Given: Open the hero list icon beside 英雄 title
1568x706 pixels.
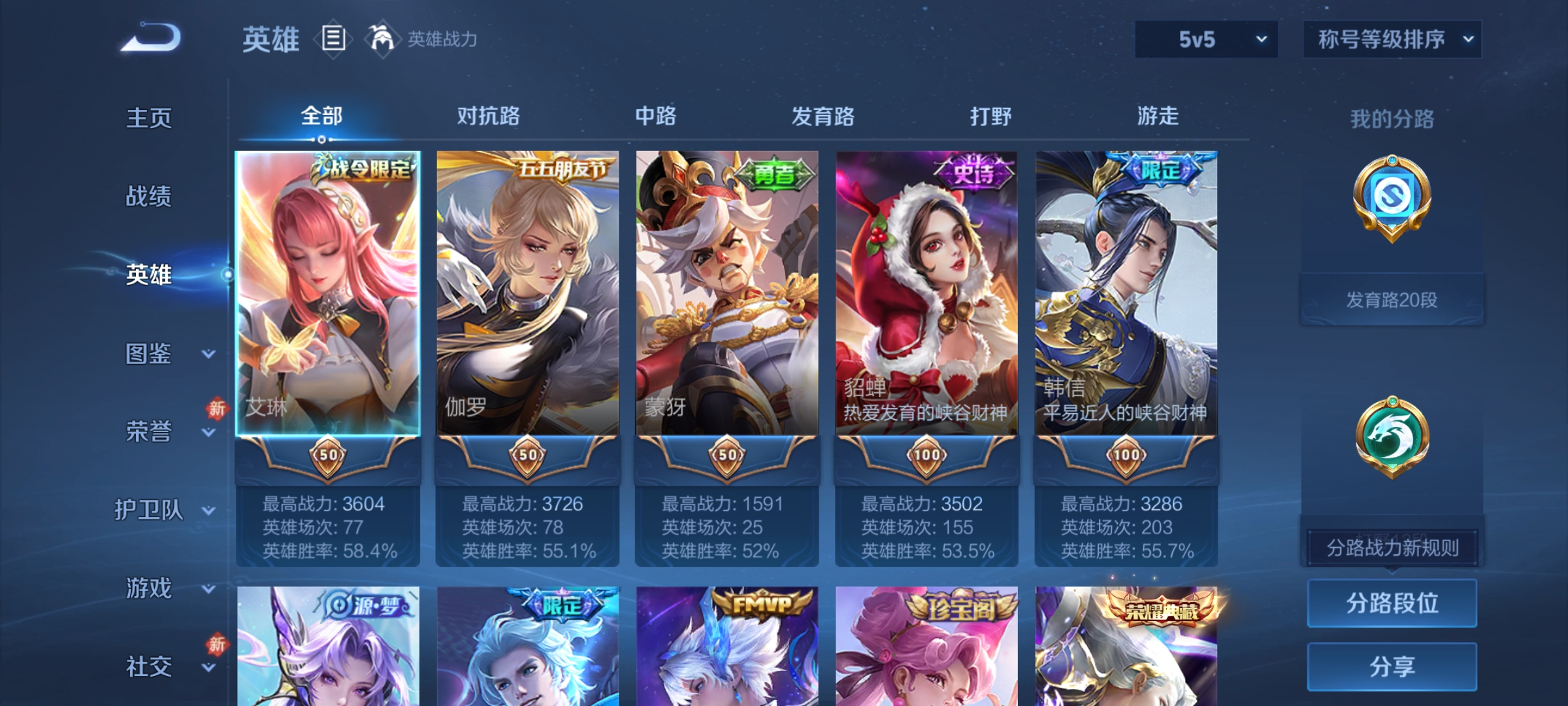Looking at the screenshot, I should (x=333, y=39).
